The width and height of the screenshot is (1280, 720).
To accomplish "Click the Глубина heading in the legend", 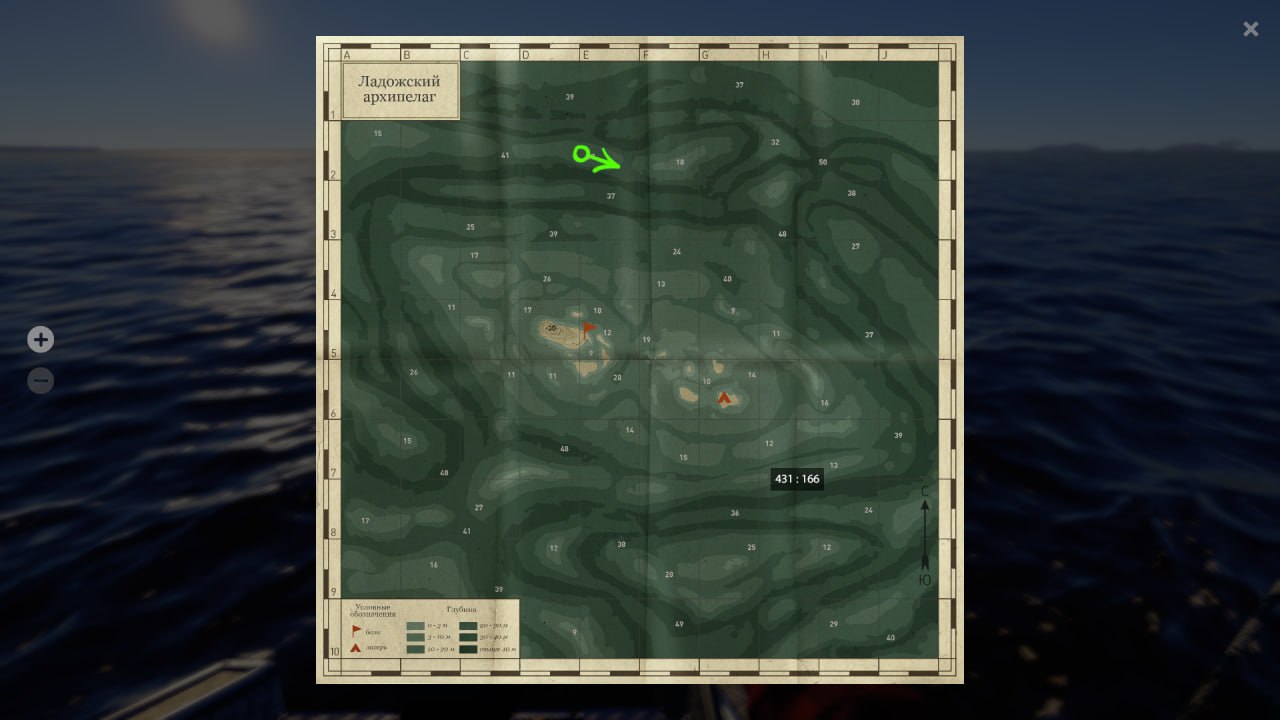I will tap(462, 608).
